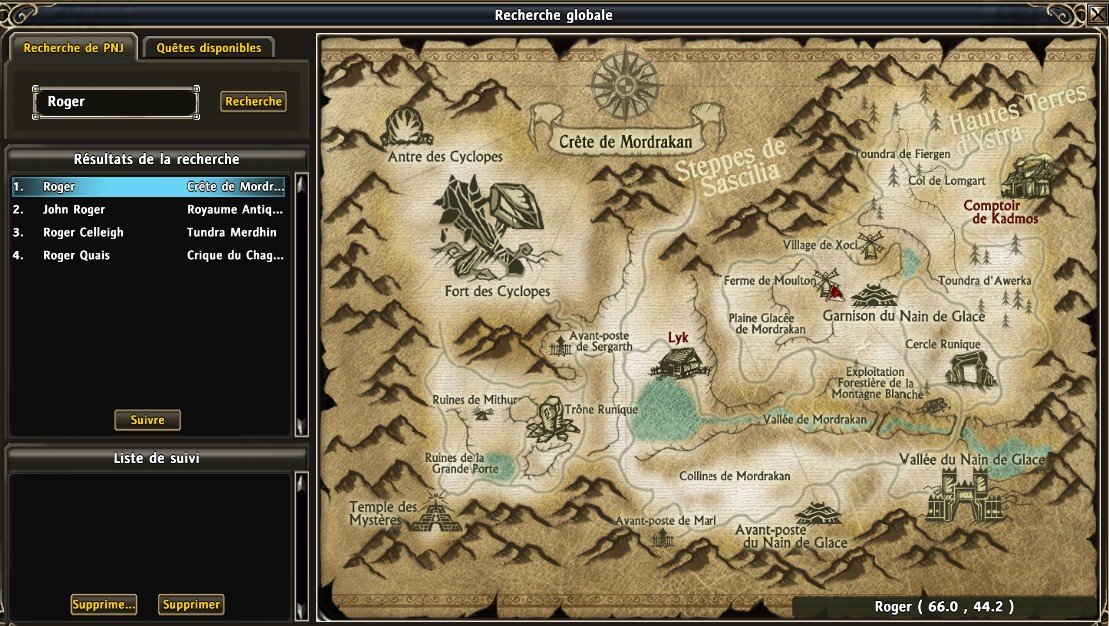
Task: Select the Roger result in Crête de Mordrakan
Action: [148, 186]
